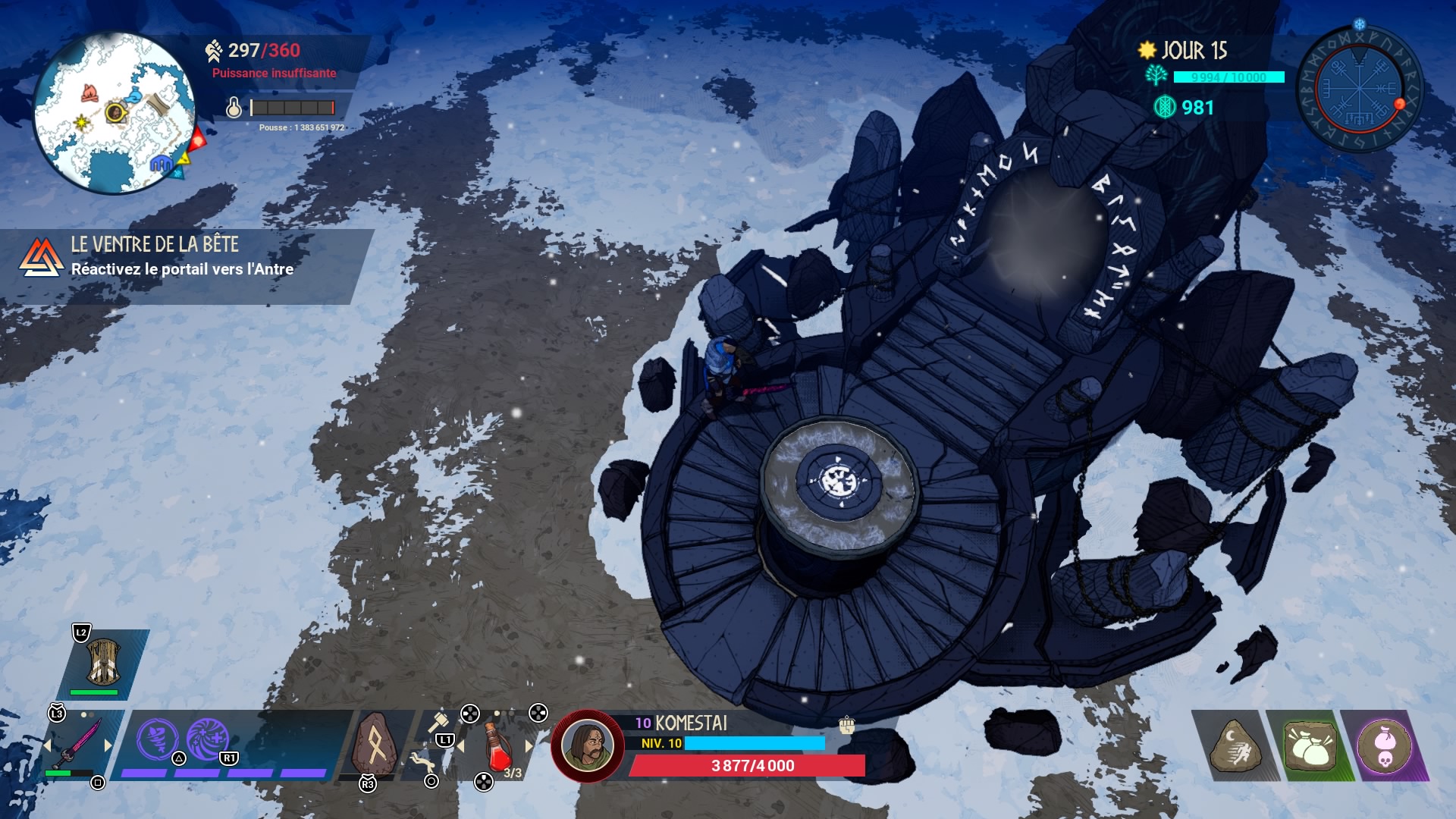Switch to the next weapon with right arrow
The image size is (1456, 819).
[108, 745]
